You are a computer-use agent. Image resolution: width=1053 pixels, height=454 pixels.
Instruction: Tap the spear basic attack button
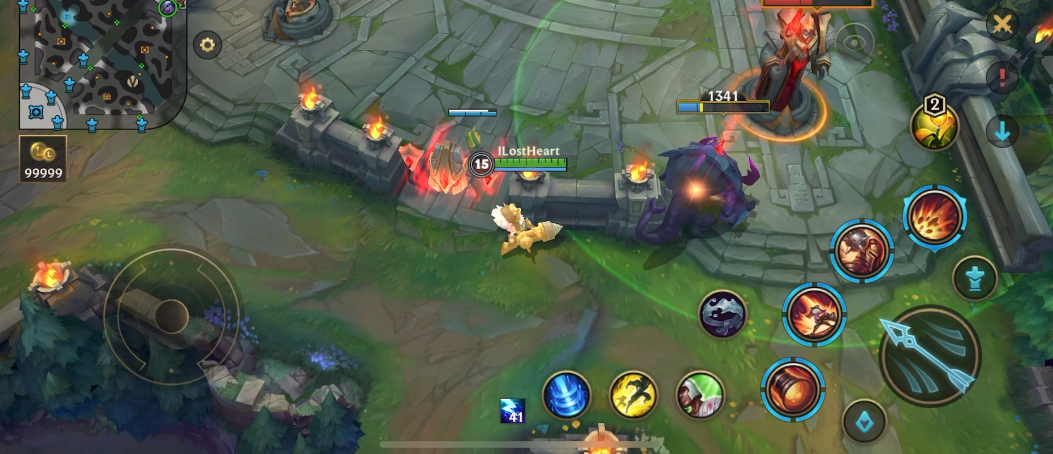click(x=930, y=357)
